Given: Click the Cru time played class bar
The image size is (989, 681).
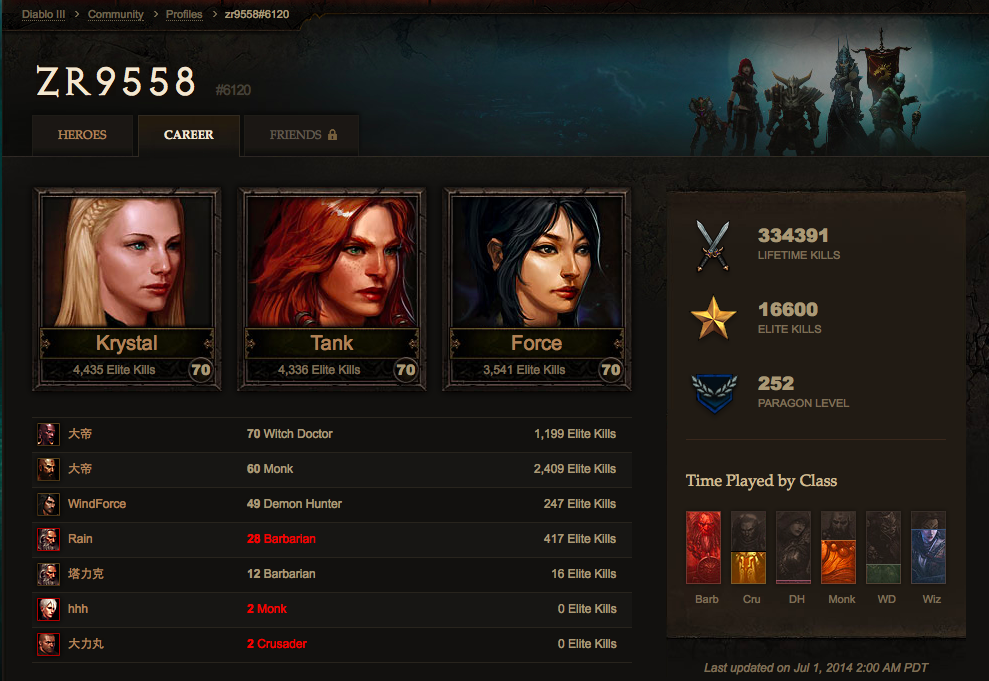Looking at the screenshot, I should pyautogui.click(x=748, y=548).
